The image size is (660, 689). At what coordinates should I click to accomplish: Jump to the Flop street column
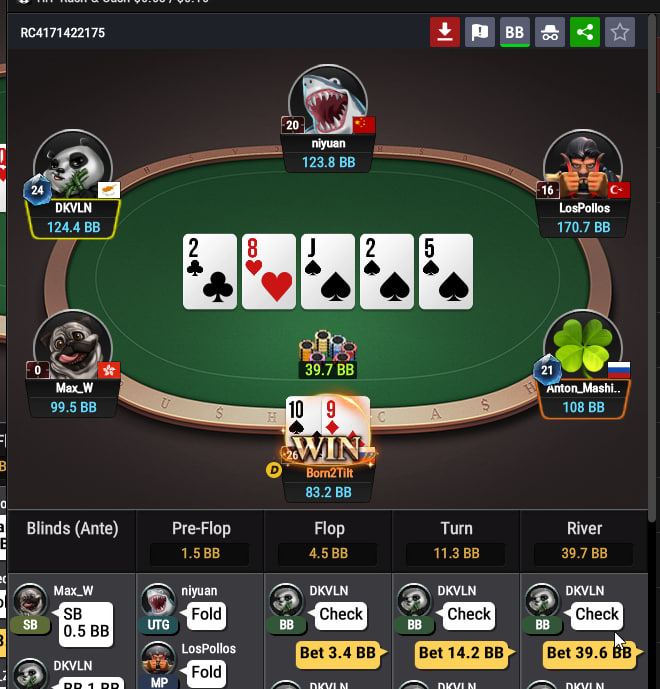pyautogui.click(x=328, y=529)
